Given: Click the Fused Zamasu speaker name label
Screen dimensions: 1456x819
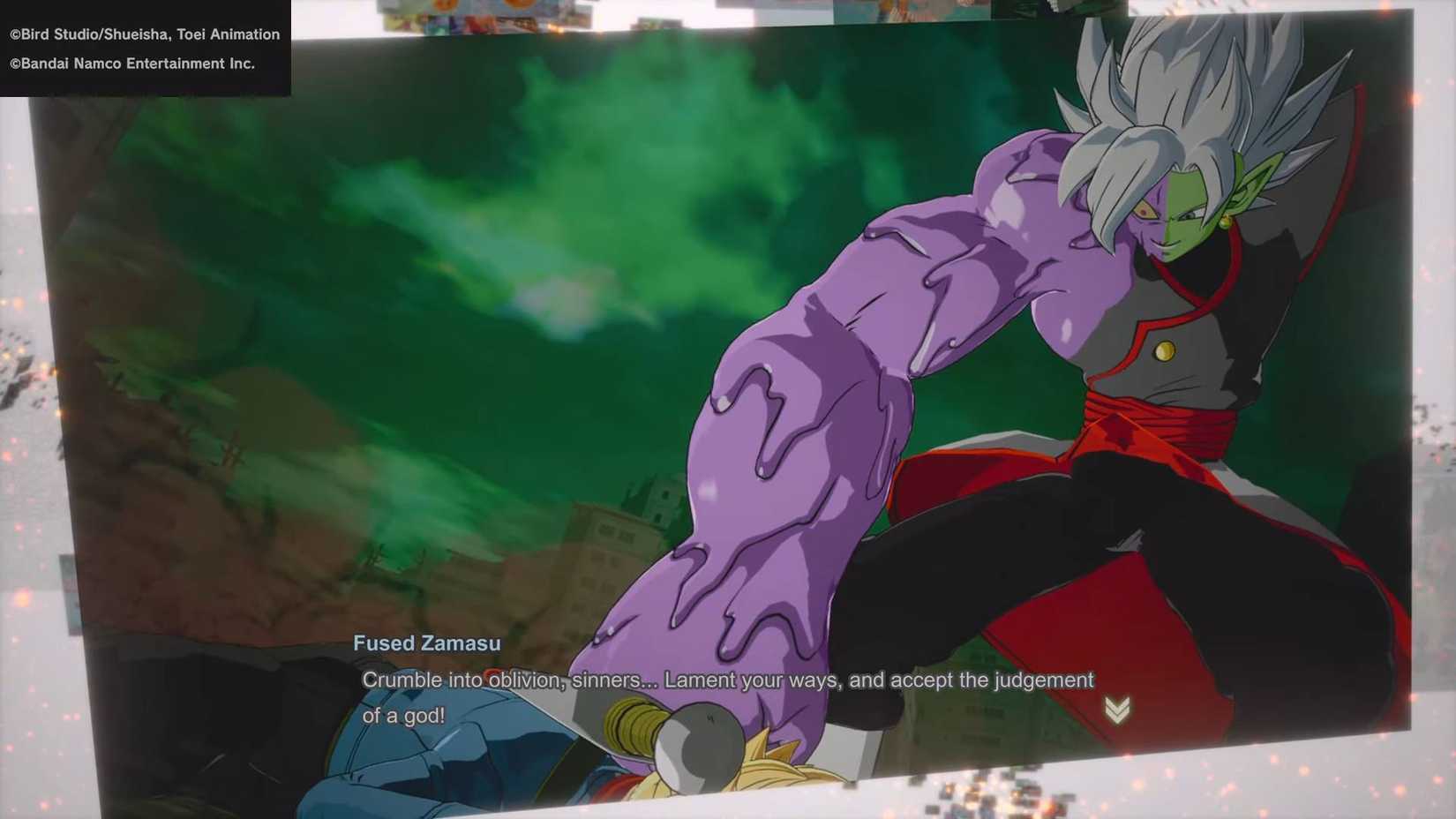Looking at the screenshot, I should coord(426,643).
